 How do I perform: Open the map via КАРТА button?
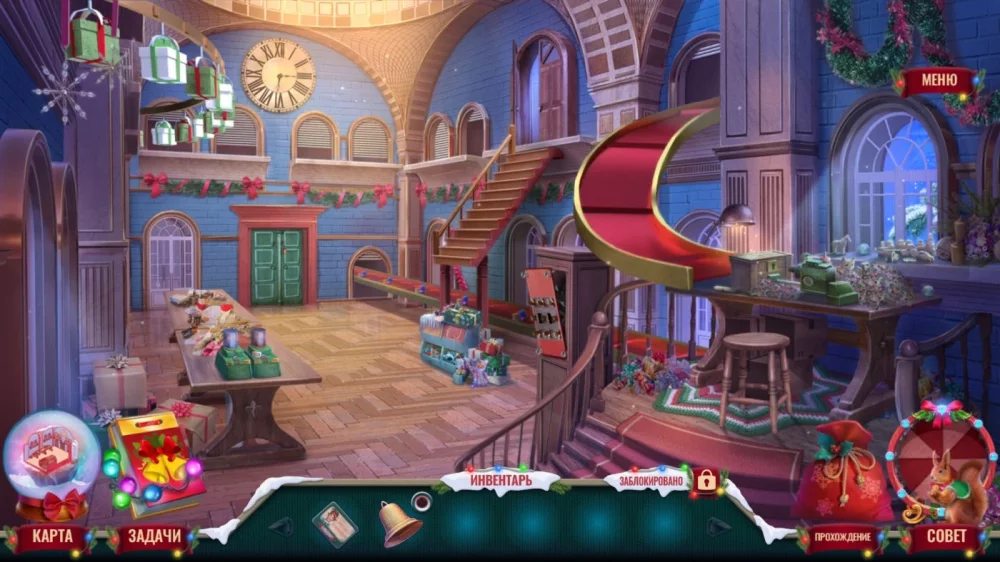point(51,537)
